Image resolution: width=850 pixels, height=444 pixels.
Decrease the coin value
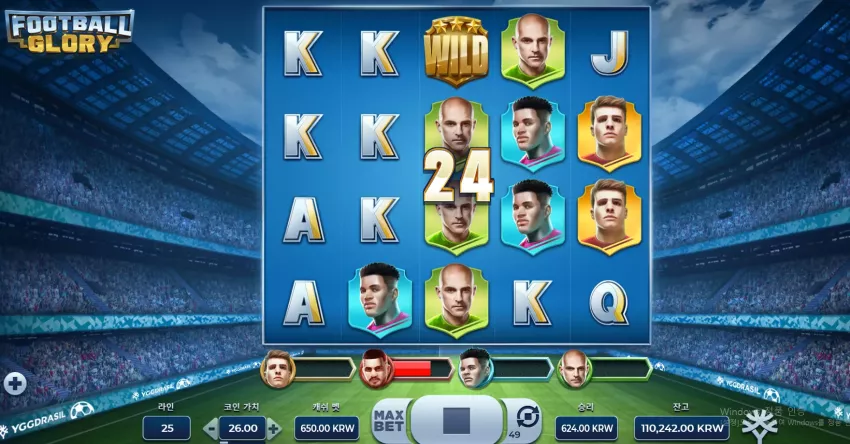[211, 429]
